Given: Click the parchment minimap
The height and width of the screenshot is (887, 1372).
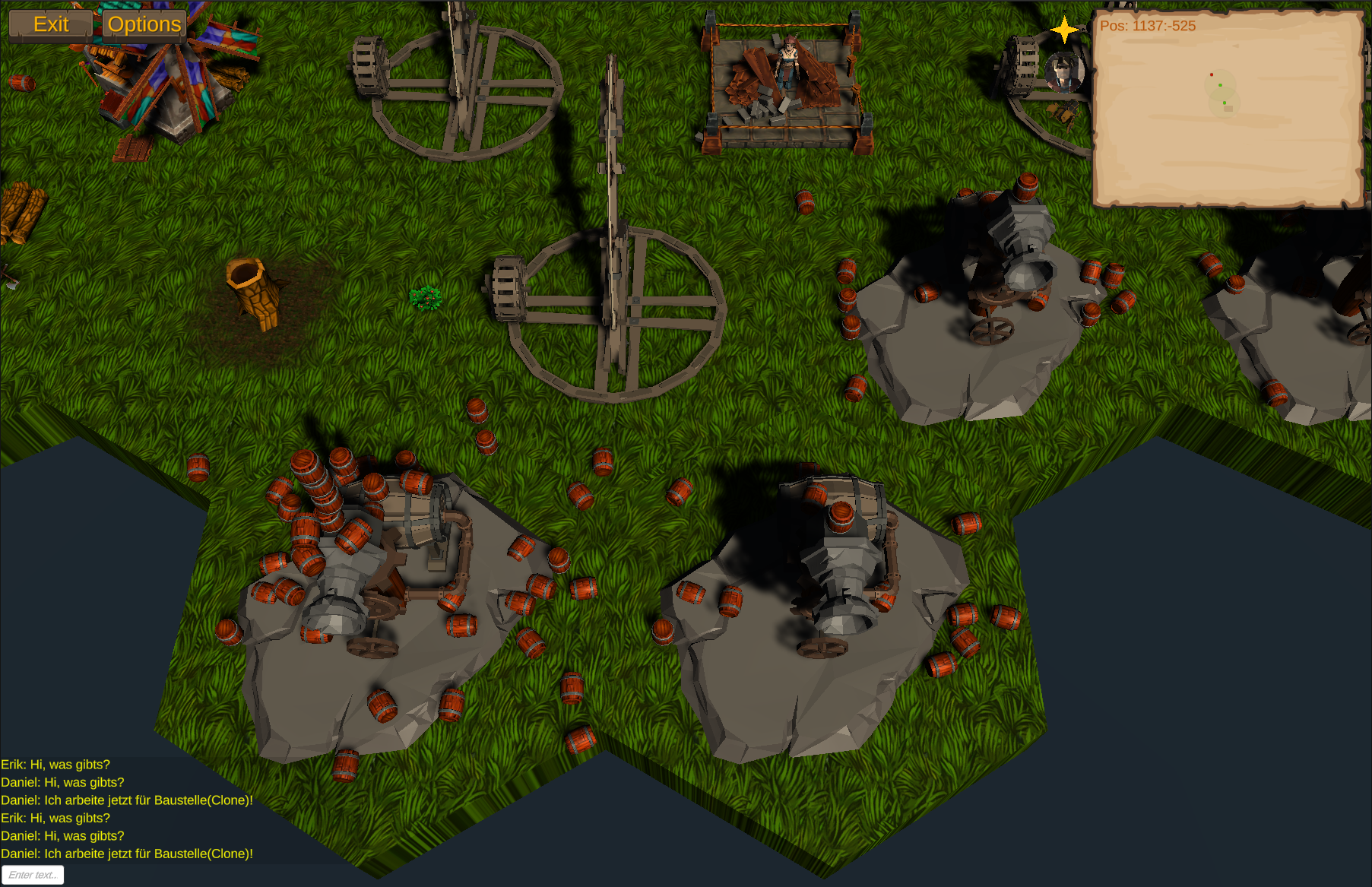Looking at the screenshot, I should coord(1227,110).
